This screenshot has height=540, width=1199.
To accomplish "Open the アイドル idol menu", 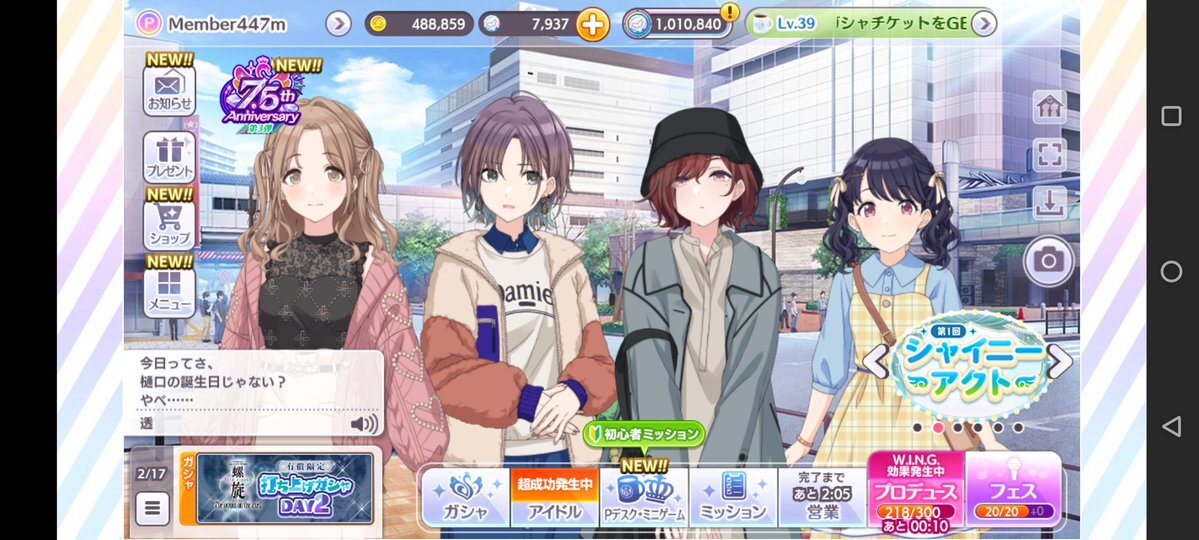I will tap(554, 497).
